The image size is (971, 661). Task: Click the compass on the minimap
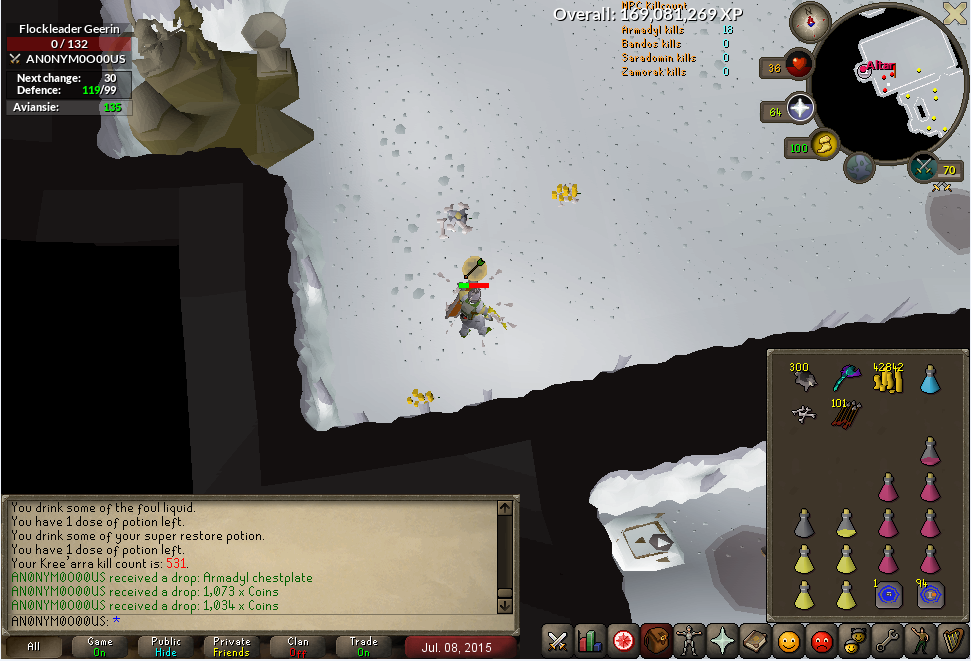pos(809,21)
